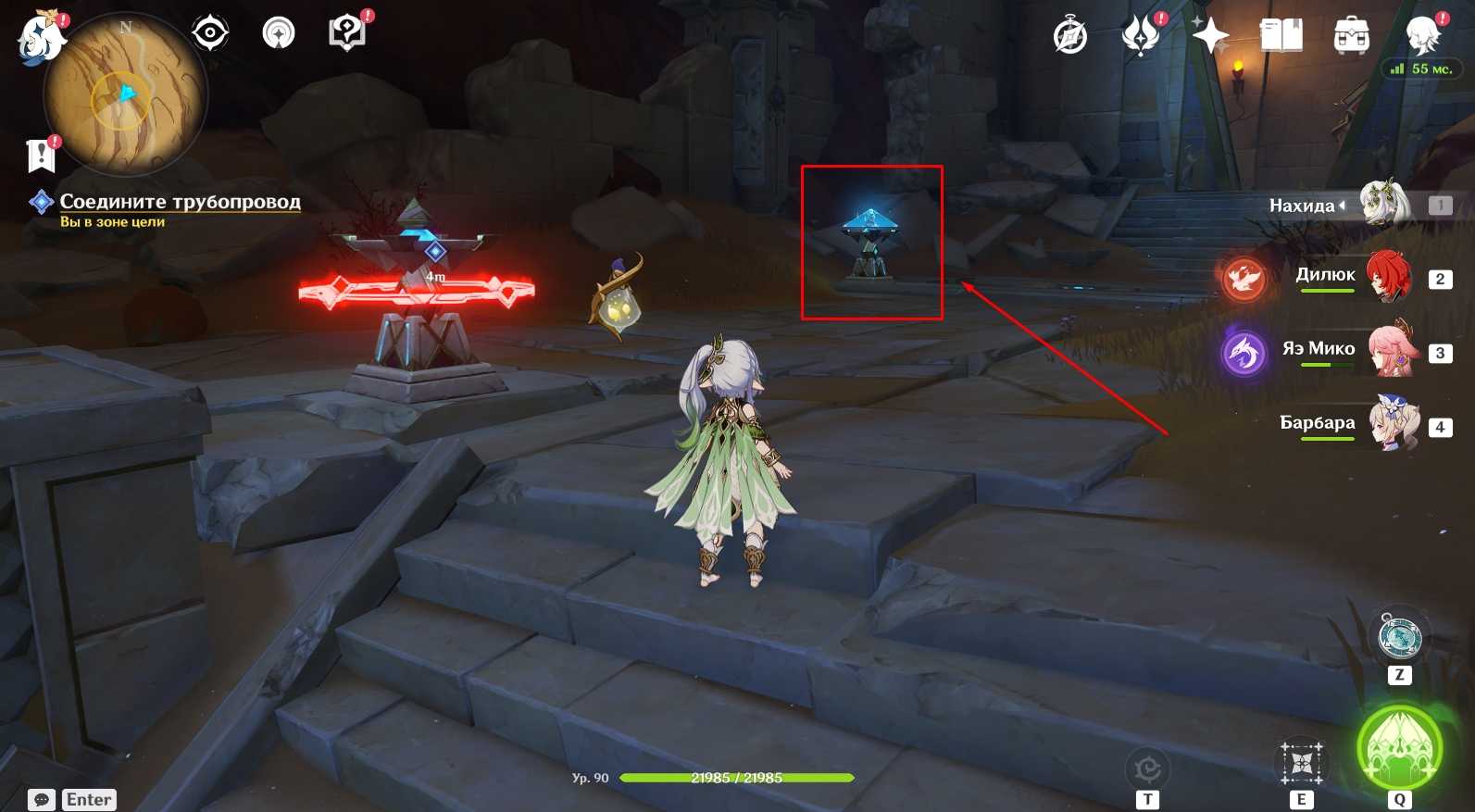The image size is (1475, 812).
Task: Open the chat speech bubble
Action: (x=42, y=800)
